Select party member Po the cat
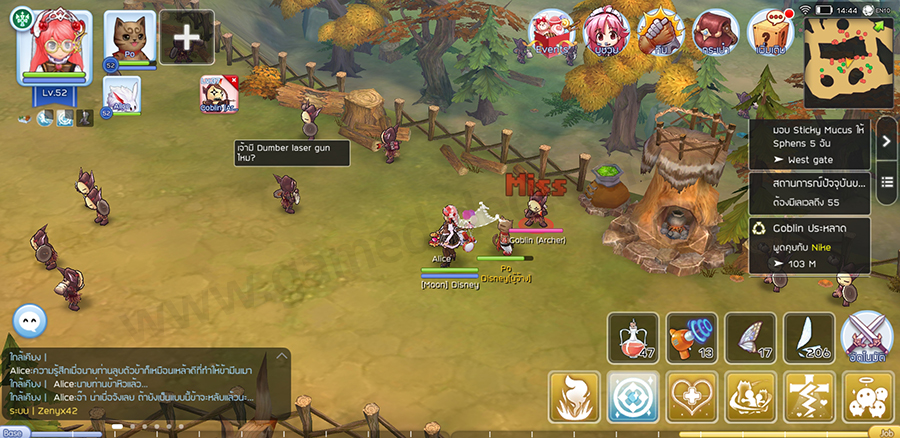900x438 pixels. (131, 40)
